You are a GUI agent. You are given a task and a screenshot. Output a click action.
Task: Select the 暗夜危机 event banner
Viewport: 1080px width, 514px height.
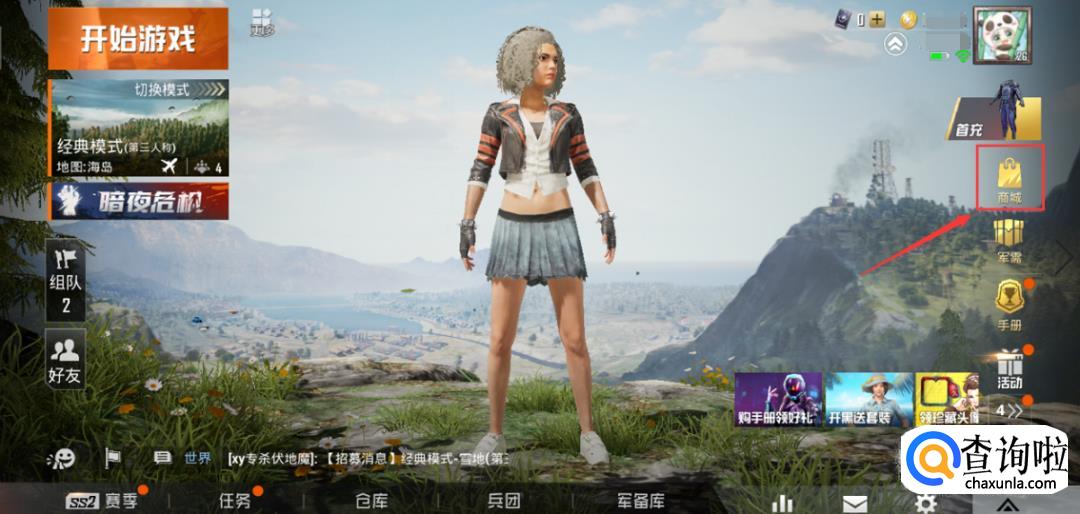139,201
